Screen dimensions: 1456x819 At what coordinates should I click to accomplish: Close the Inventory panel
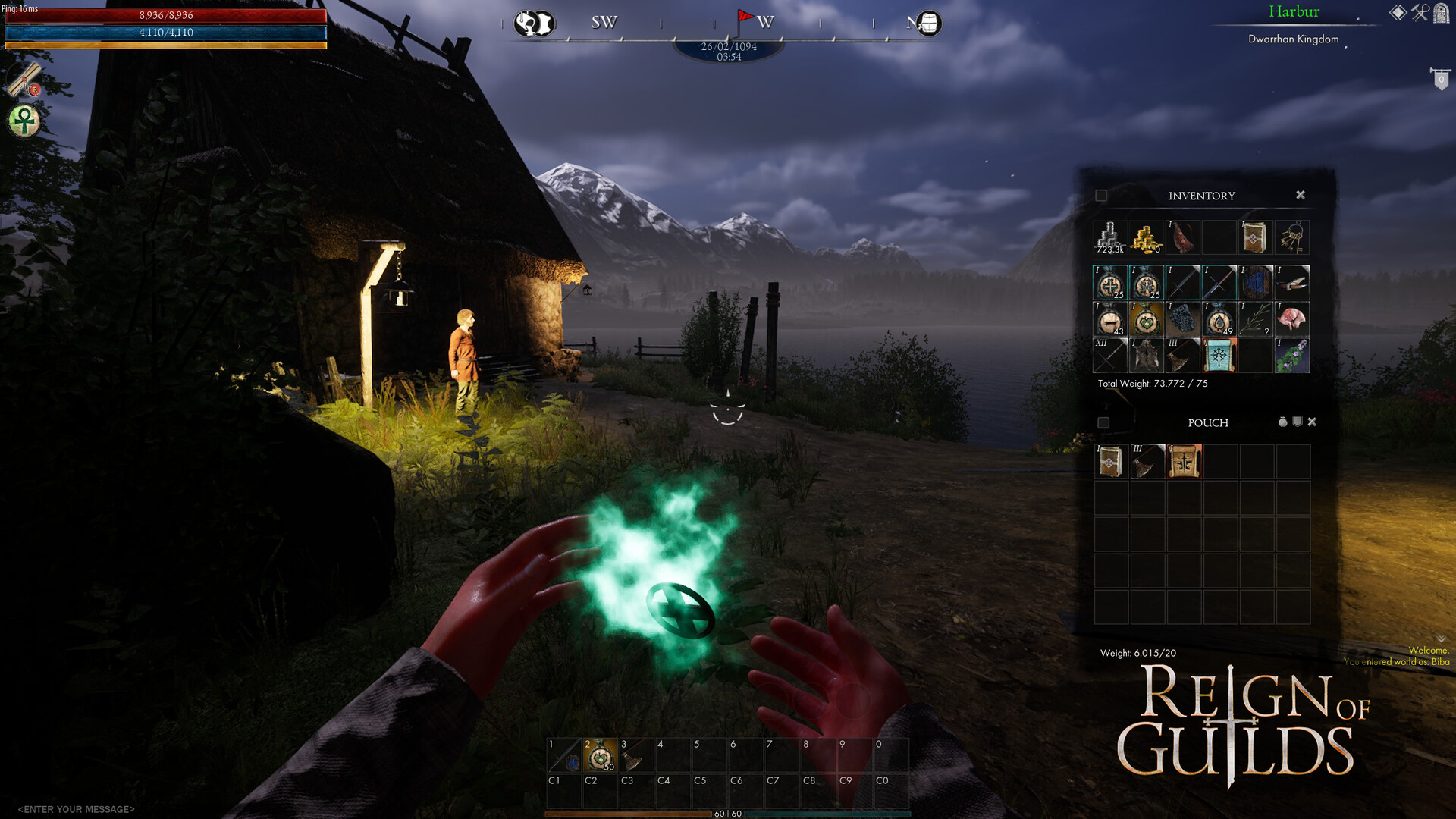point(1301,195)
